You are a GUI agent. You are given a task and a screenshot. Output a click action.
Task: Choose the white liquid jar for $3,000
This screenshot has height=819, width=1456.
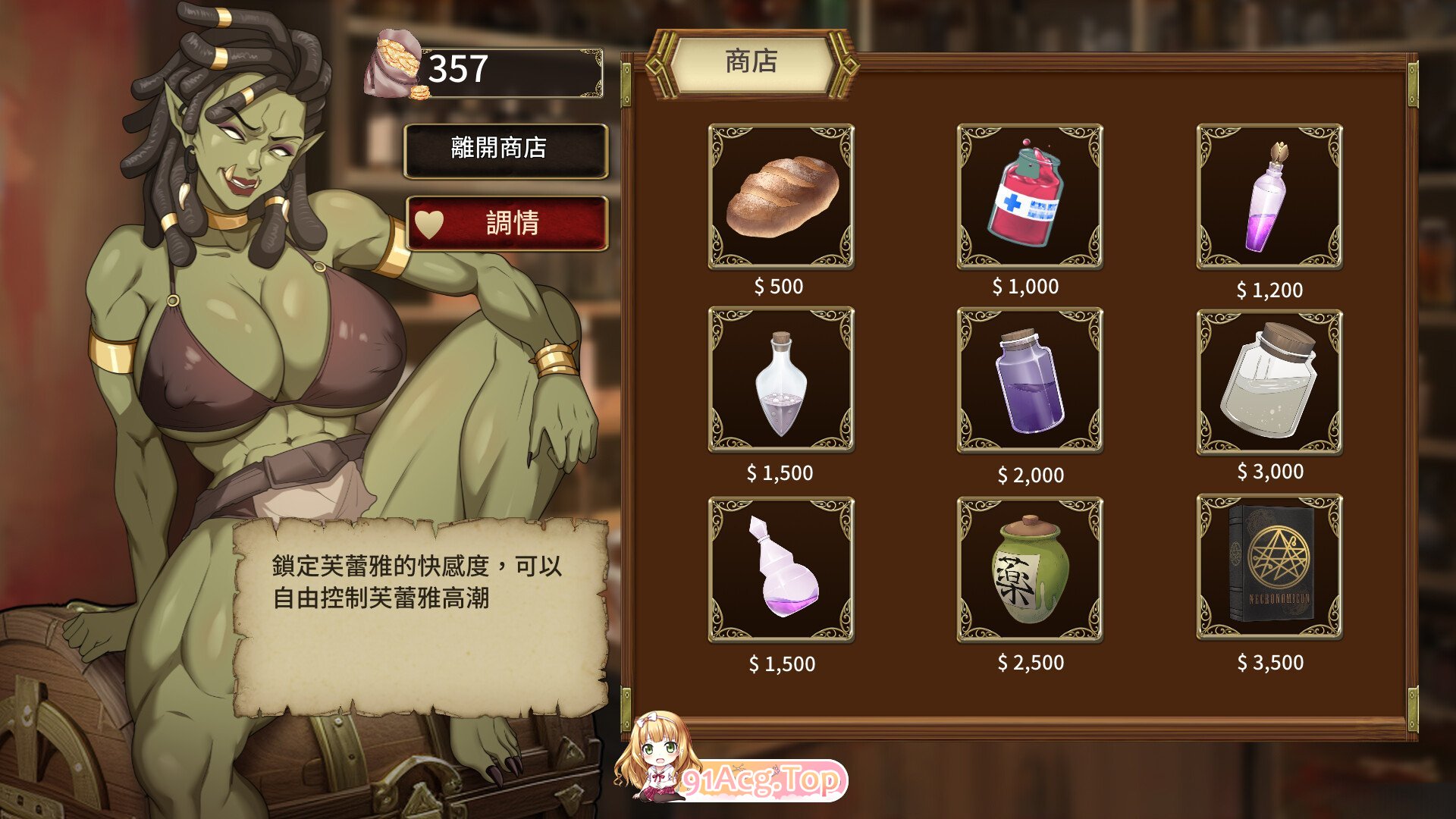[x=1269, y=381]
